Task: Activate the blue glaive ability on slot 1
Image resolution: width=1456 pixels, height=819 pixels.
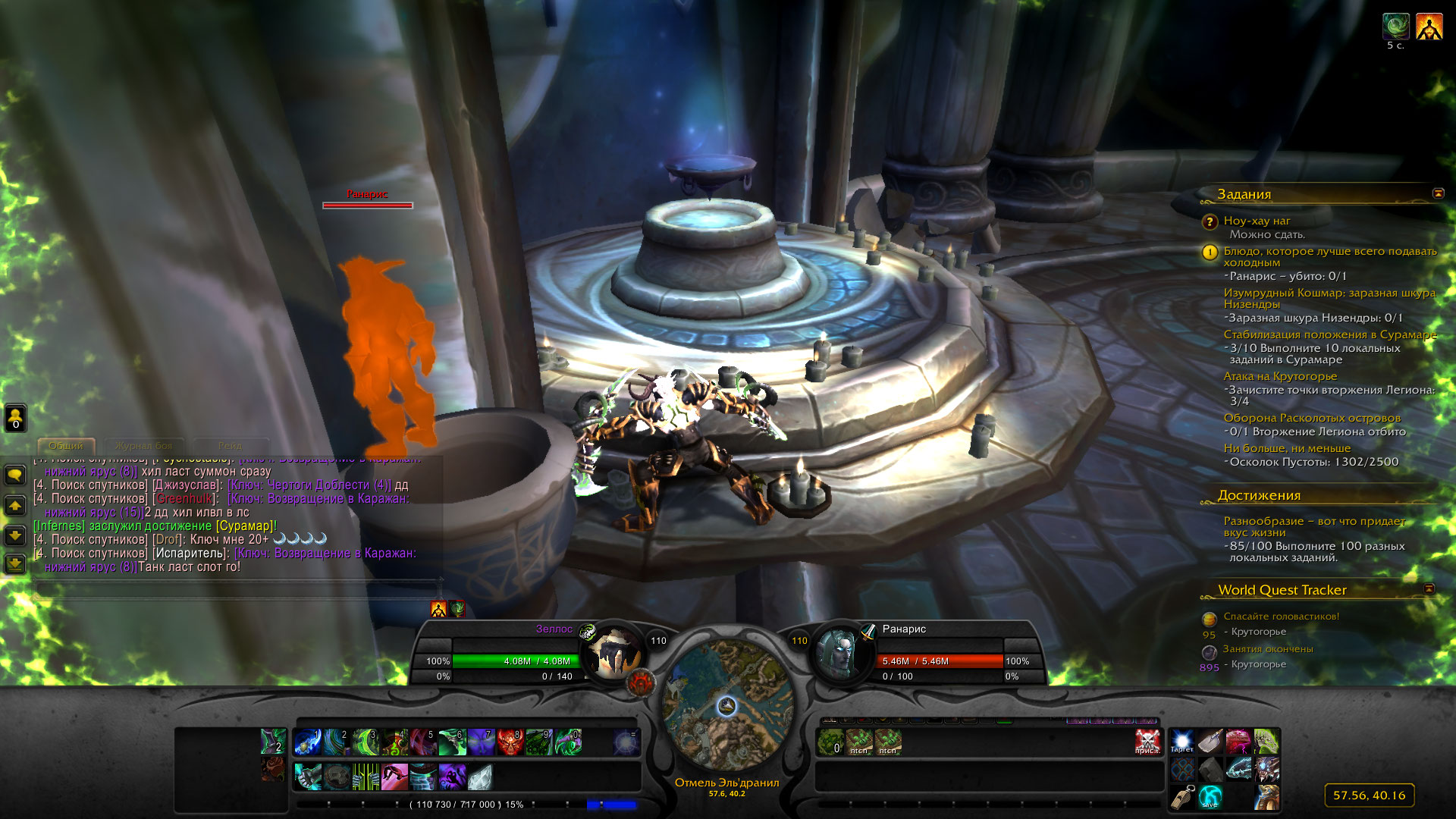Action: coord(307,742)
